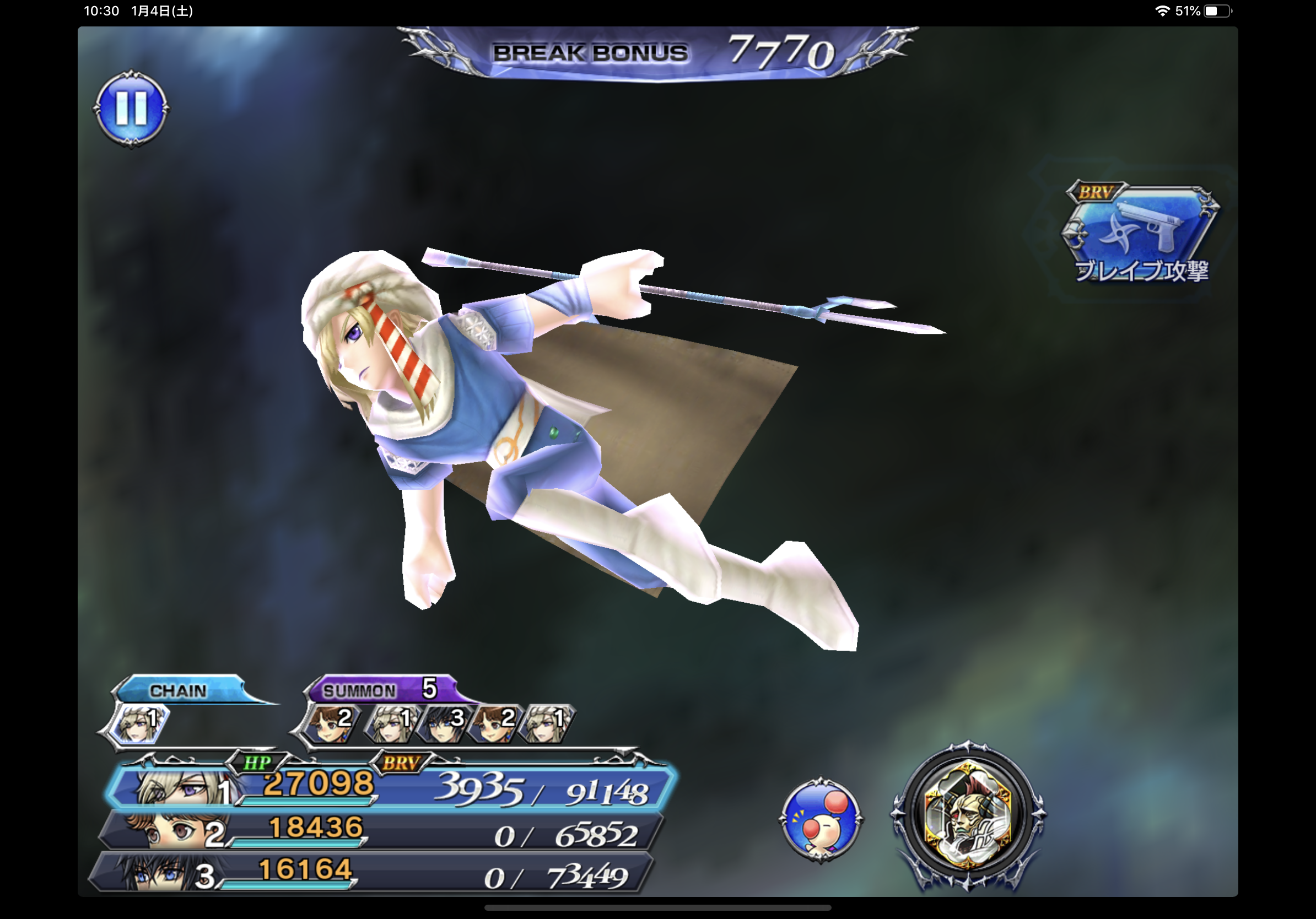The image size is (1316, 919).
Task: Use the ブレイブ攻撃 BRV attack command
Action: coord(1141,235)
